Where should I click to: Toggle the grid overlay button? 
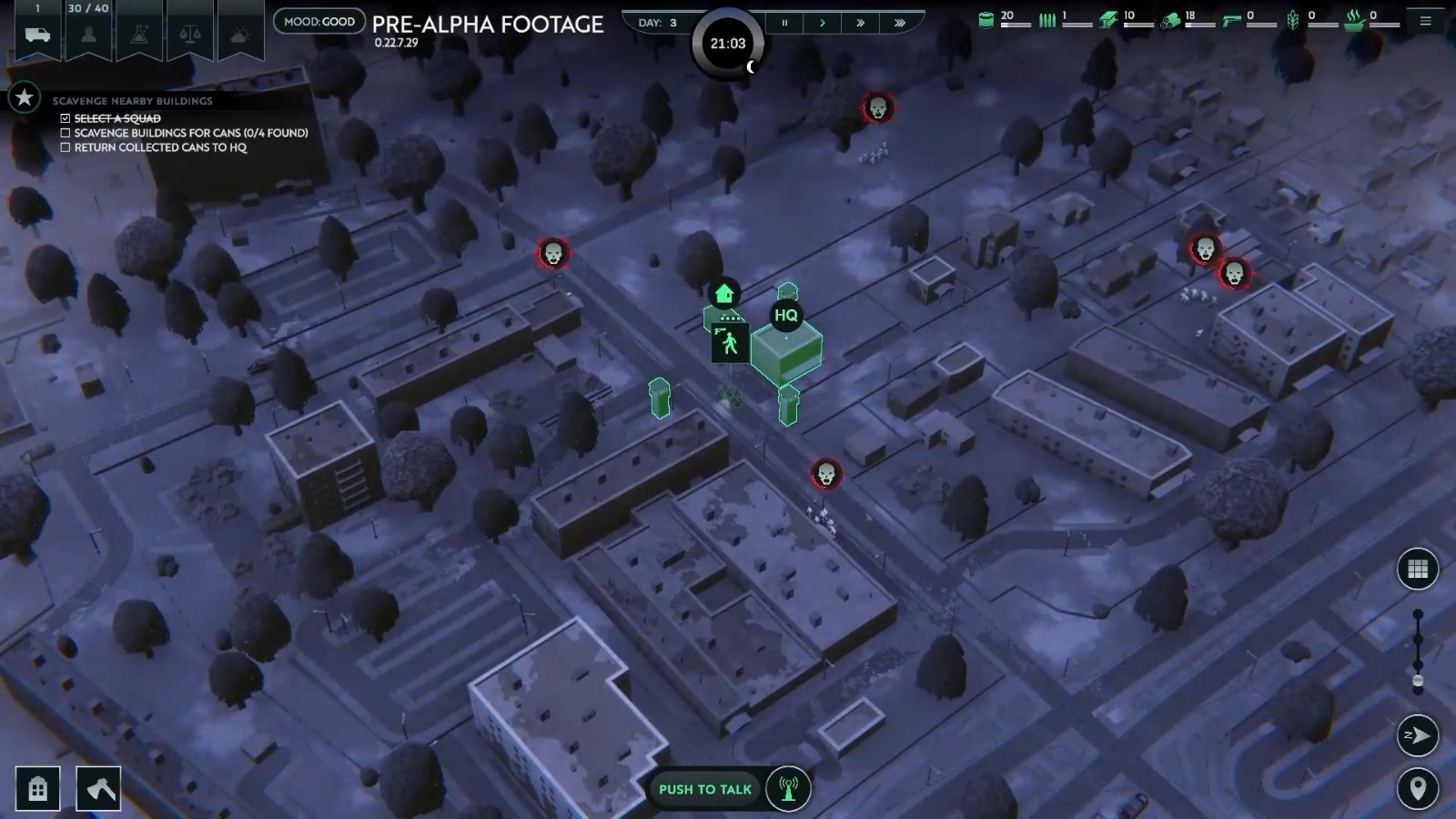pos(1417,570)
